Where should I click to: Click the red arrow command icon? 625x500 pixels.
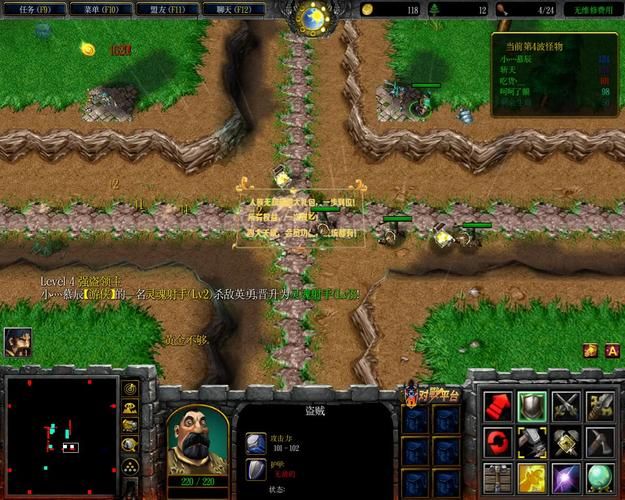pyautogui.click(x=497, y=405)
